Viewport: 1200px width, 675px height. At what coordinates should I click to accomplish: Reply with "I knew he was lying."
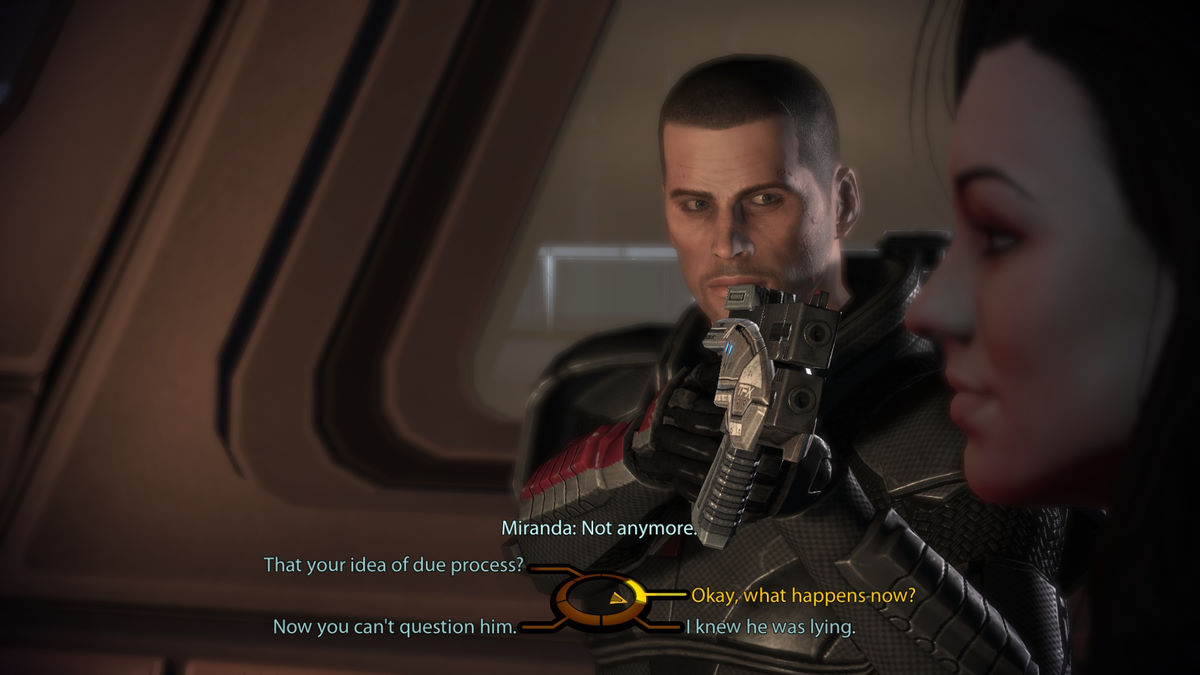click(x=769, y=627)
